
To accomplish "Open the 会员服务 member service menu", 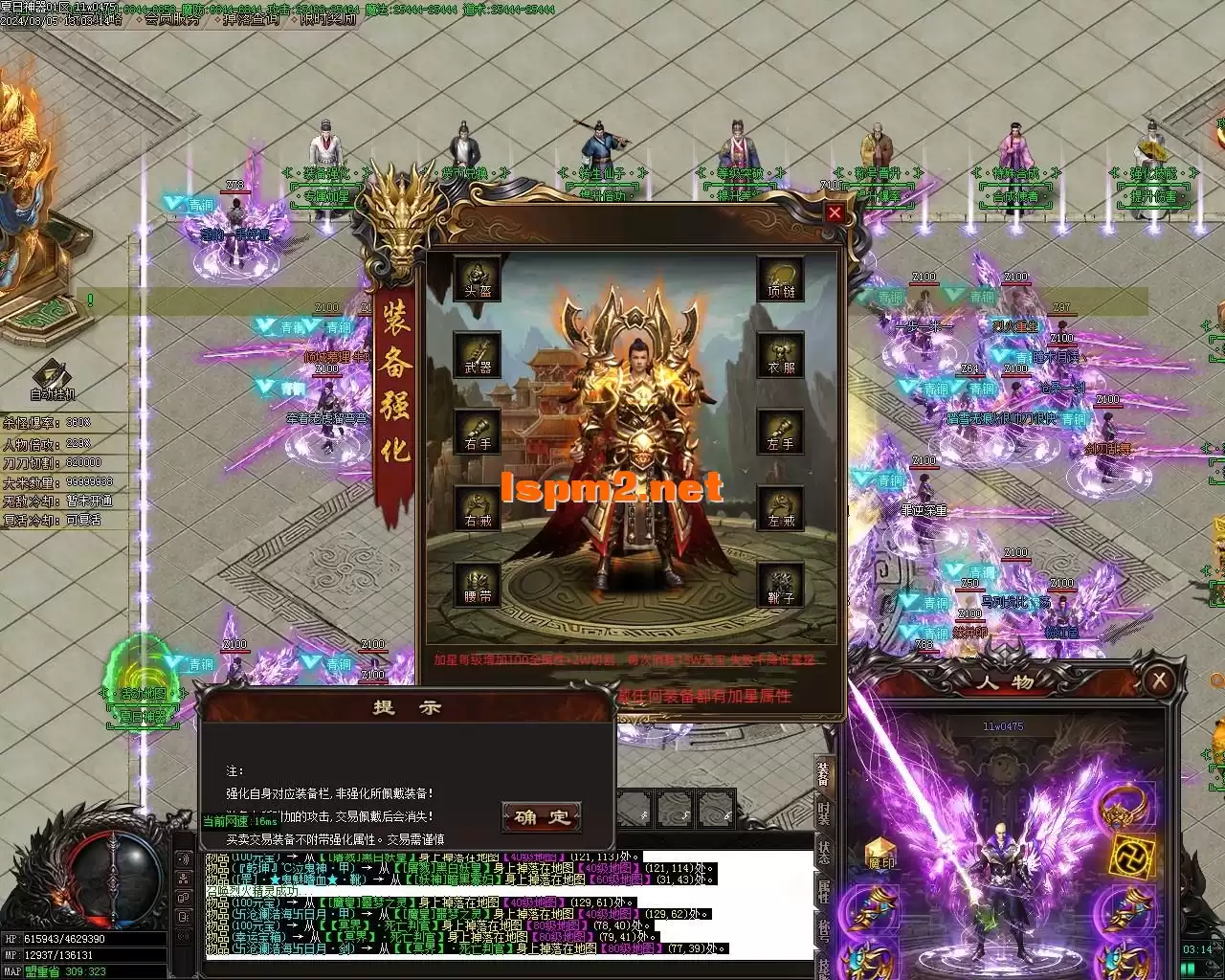I will coord(173,19).
